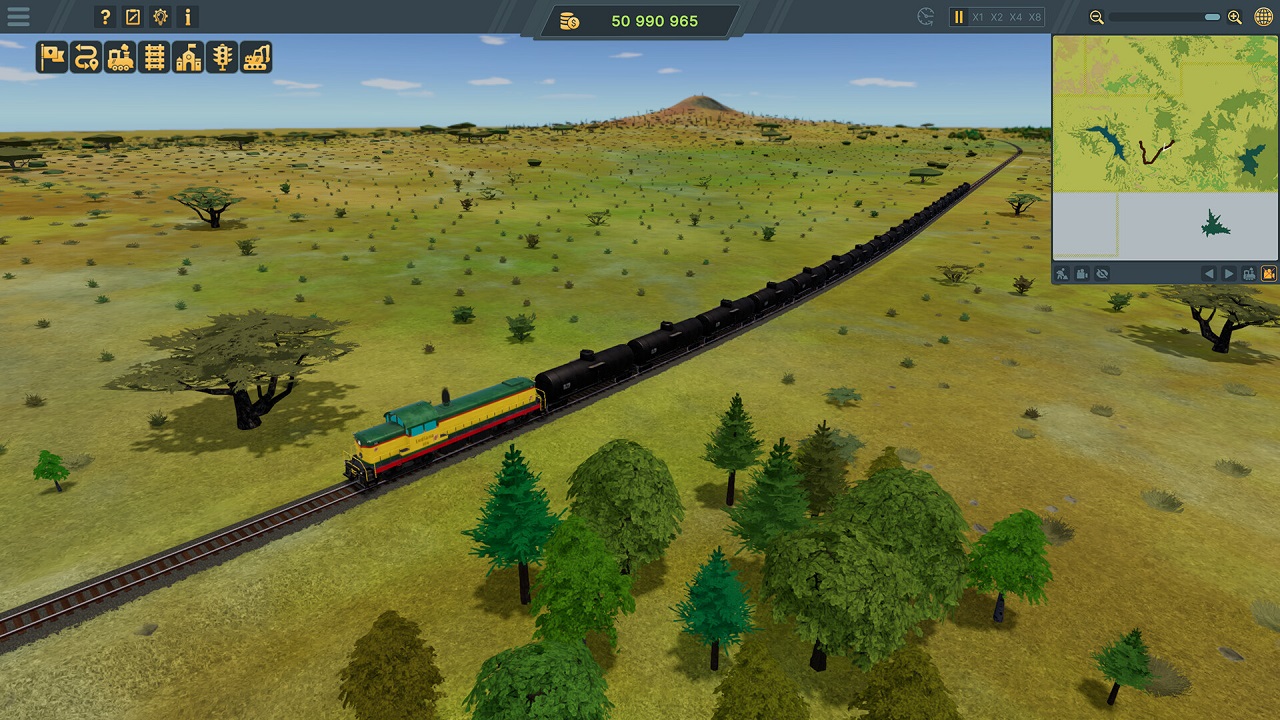The image size is (1280, 720).
Task: Pause the game simulation
Action: point(957,16)
